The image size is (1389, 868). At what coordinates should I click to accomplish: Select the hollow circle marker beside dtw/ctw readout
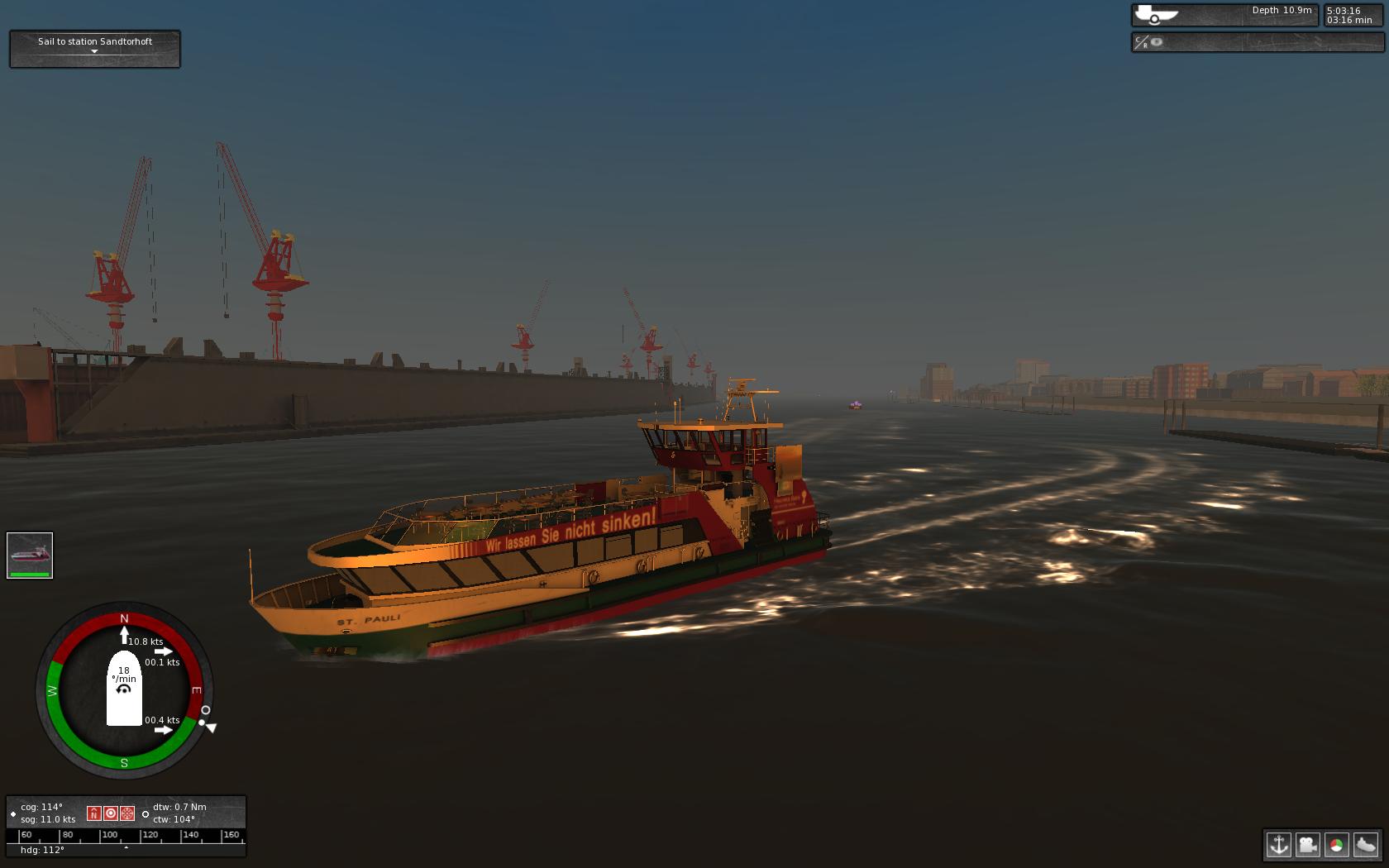click(x=146, y=813)
